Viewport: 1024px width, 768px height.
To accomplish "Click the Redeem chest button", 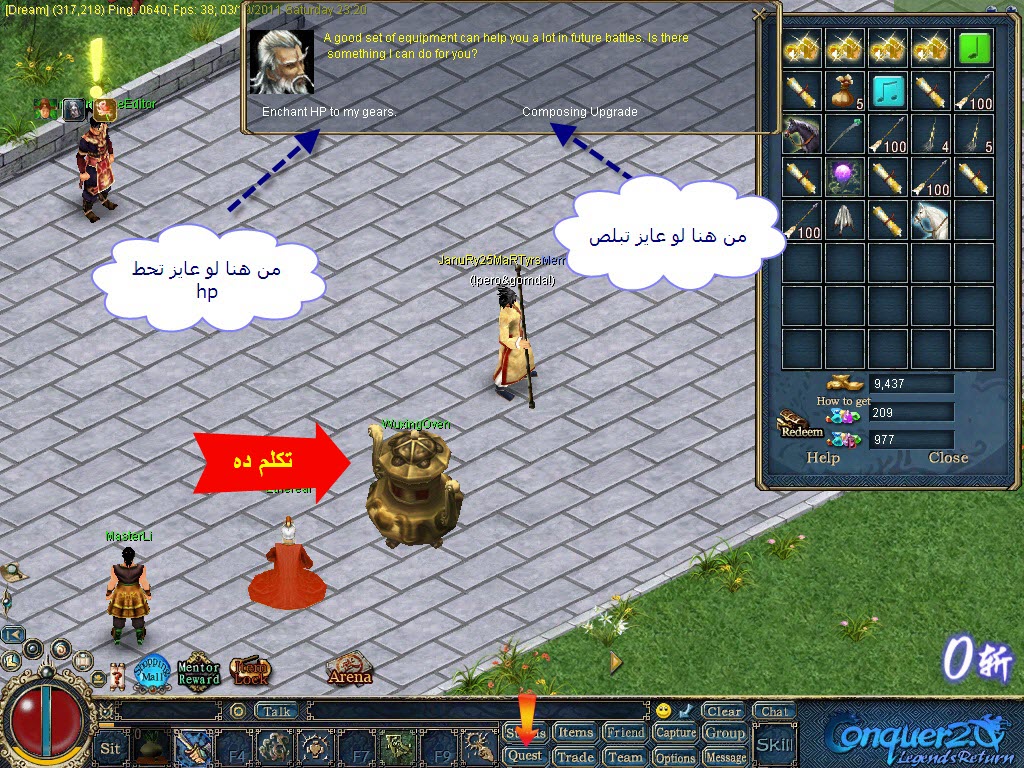I will pyautogui.click(x=800, y=427).
